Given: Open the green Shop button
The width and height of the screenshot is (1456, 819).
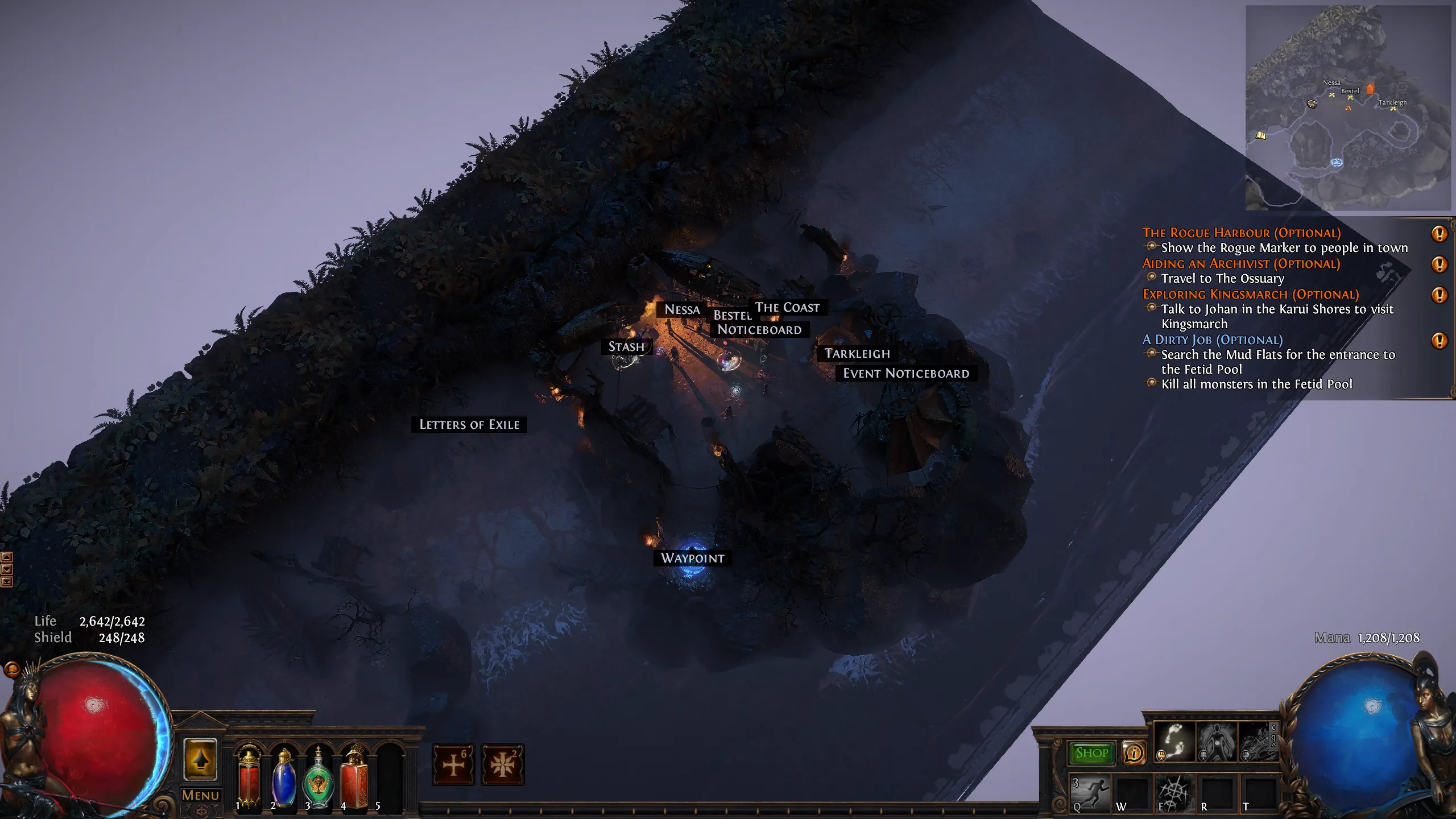Looking at the screenshot, I should point(1091,753).
